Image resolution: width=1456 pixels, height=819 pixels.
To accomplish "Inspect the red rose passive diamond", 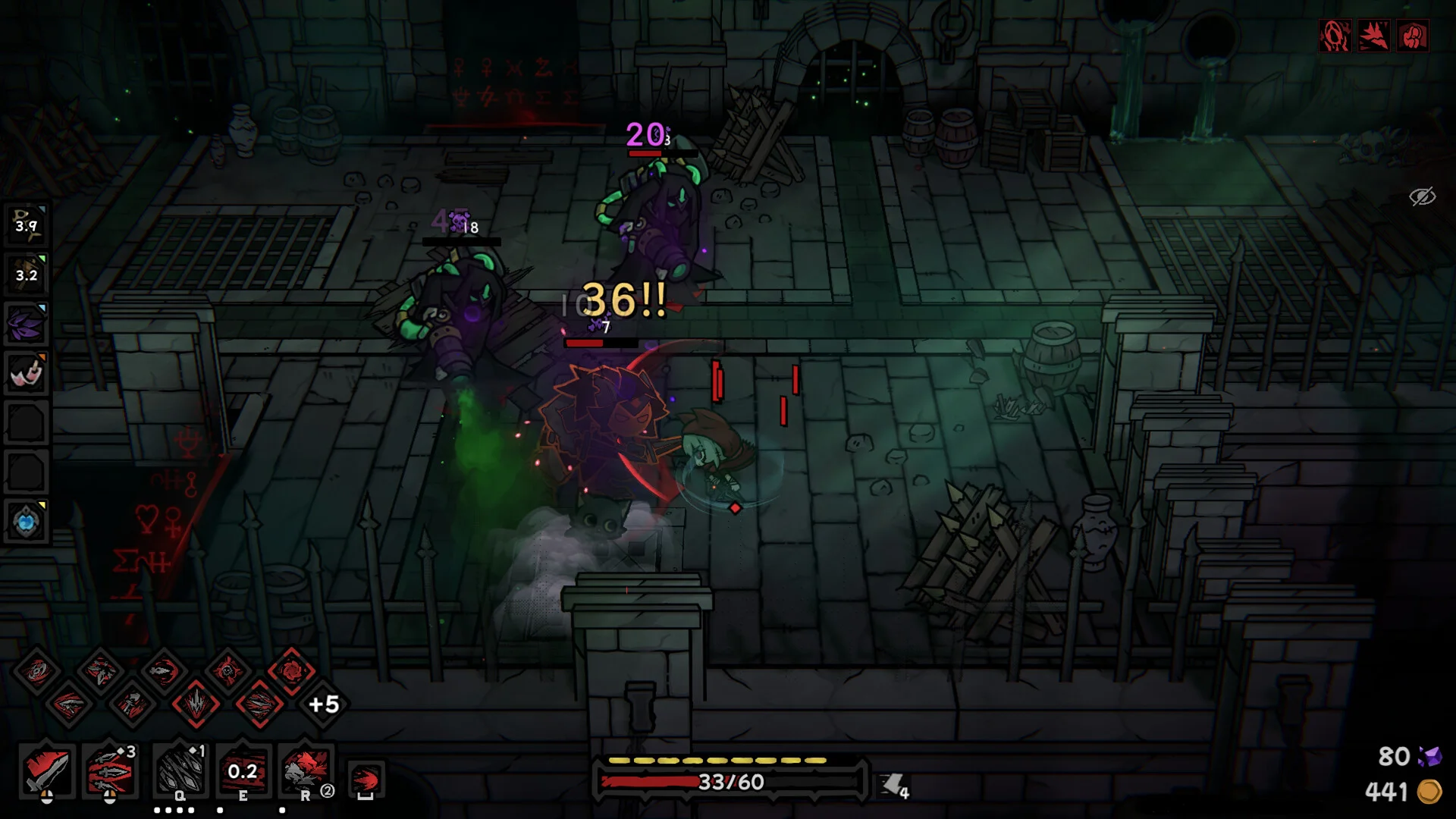I will pyautogui.click(x=291, y=670).
